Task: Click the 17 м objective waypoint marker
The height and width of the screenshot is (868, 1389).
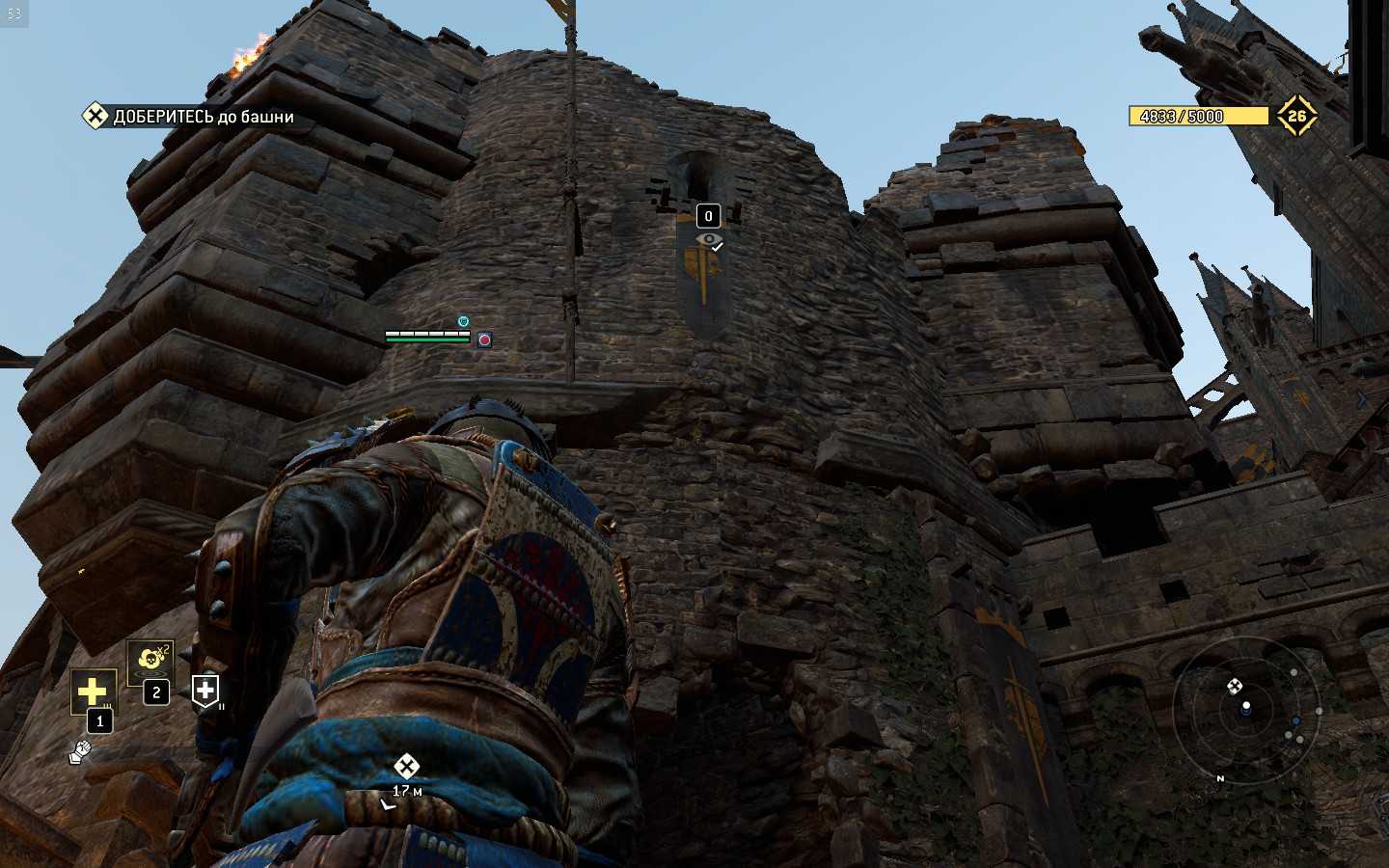Action: coord(407,768)
